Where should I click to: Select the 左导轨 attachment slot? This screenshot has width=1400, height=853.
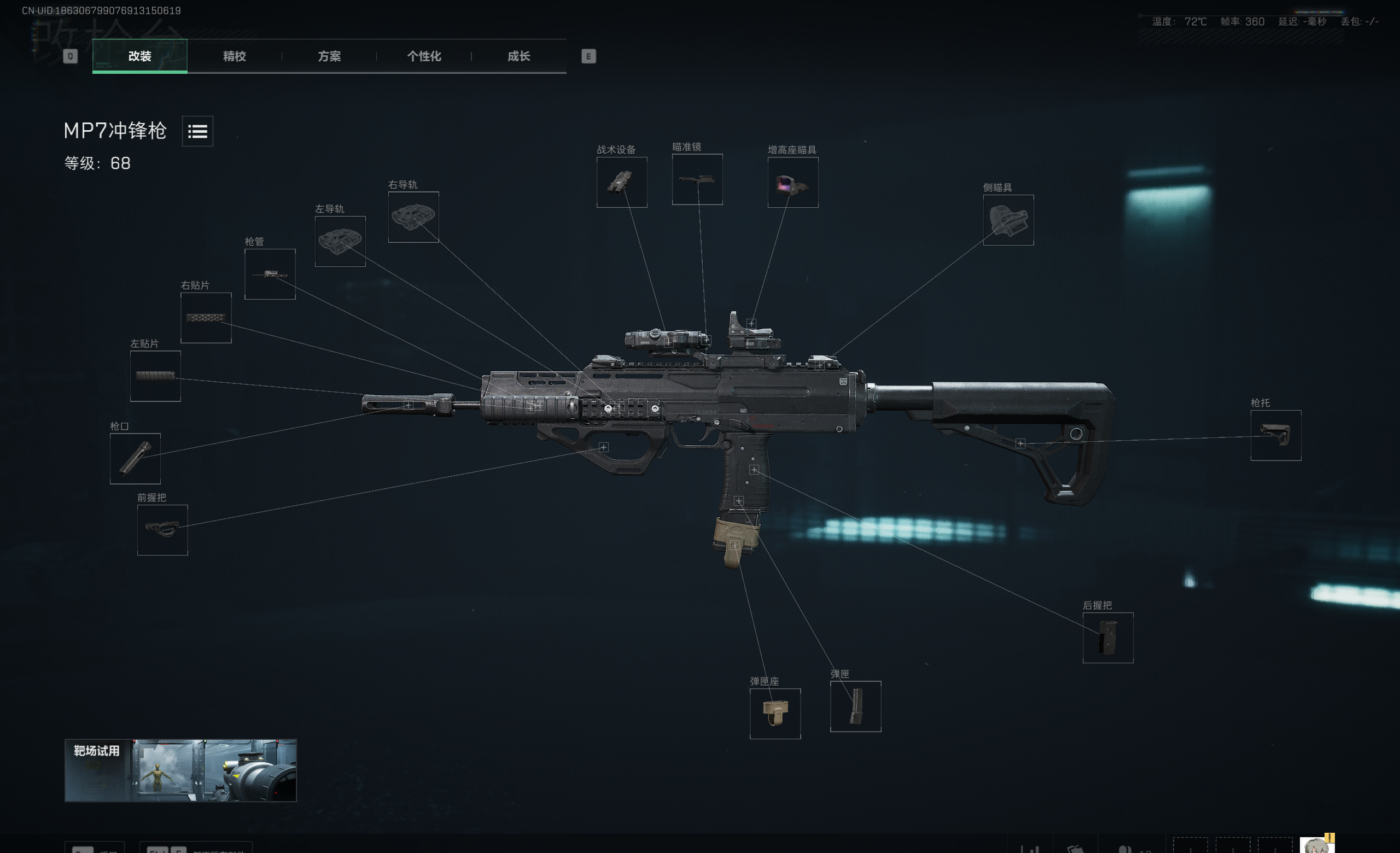pyautogui.click(x=340, y=241)
